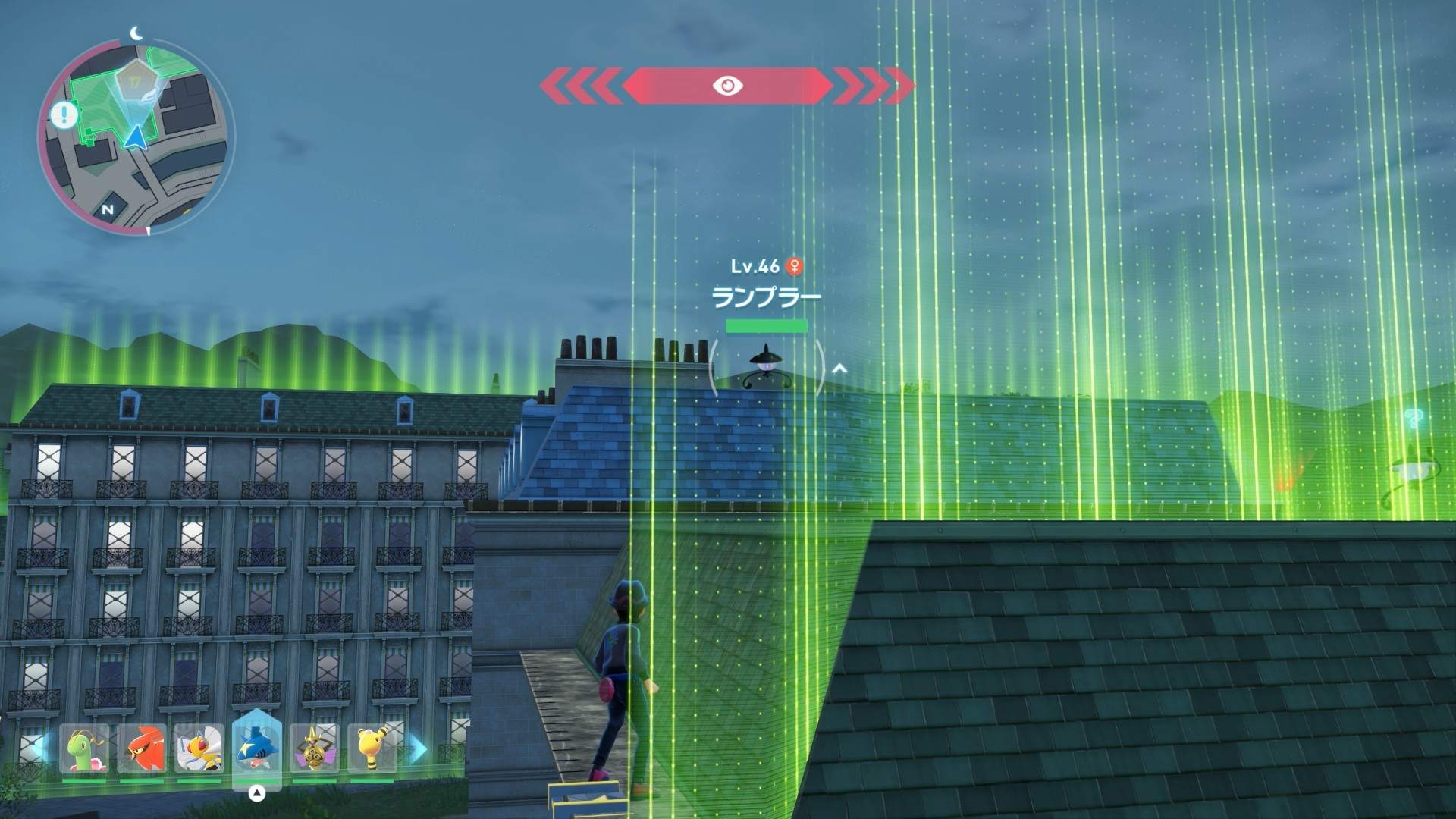Image resolution: width=1456 pixels, height=819 pixels.
Task: Open the circular minimap
Action: point(136,136)
